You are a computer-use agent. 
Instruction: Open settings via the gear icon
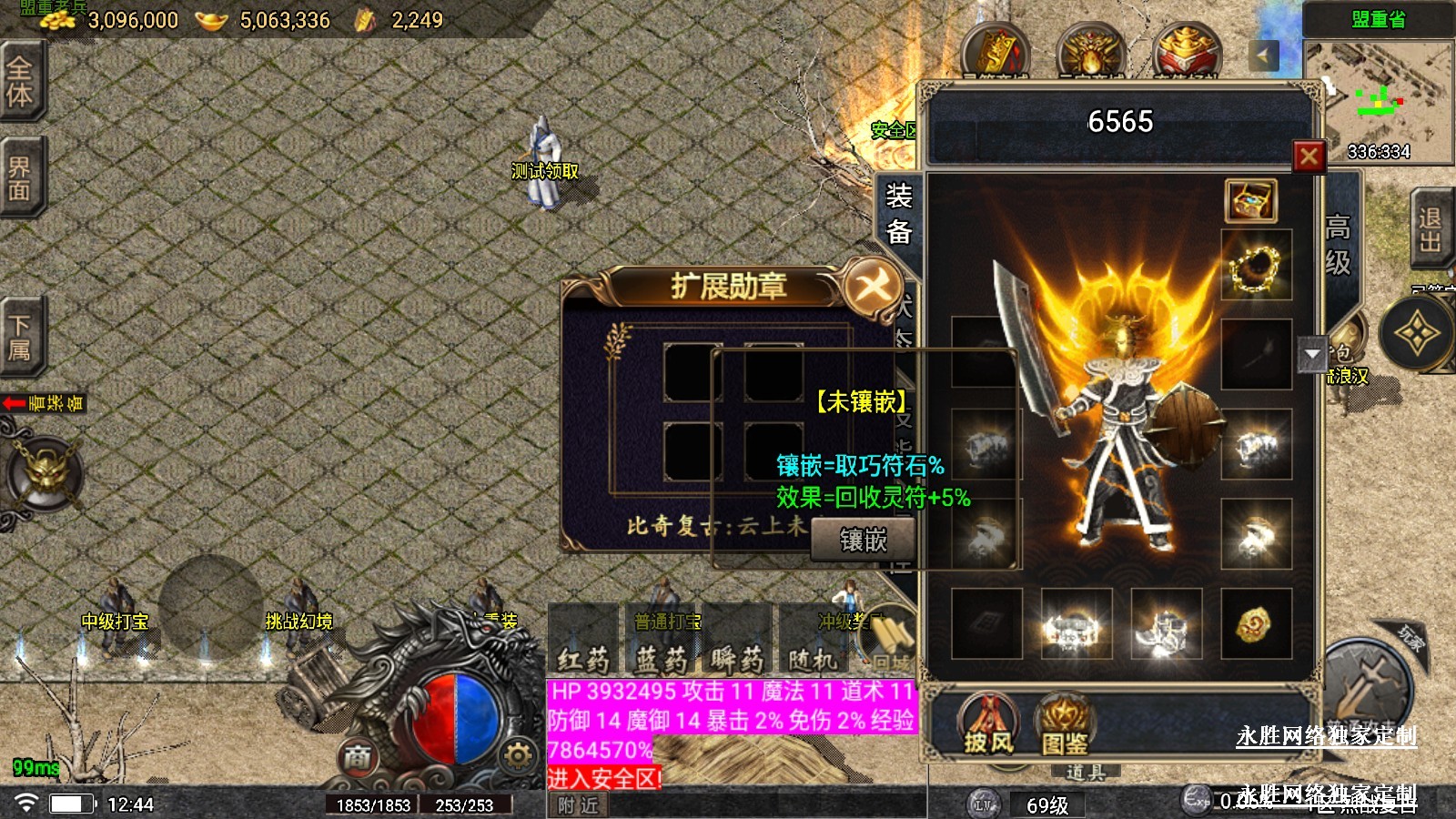[517, 755]
